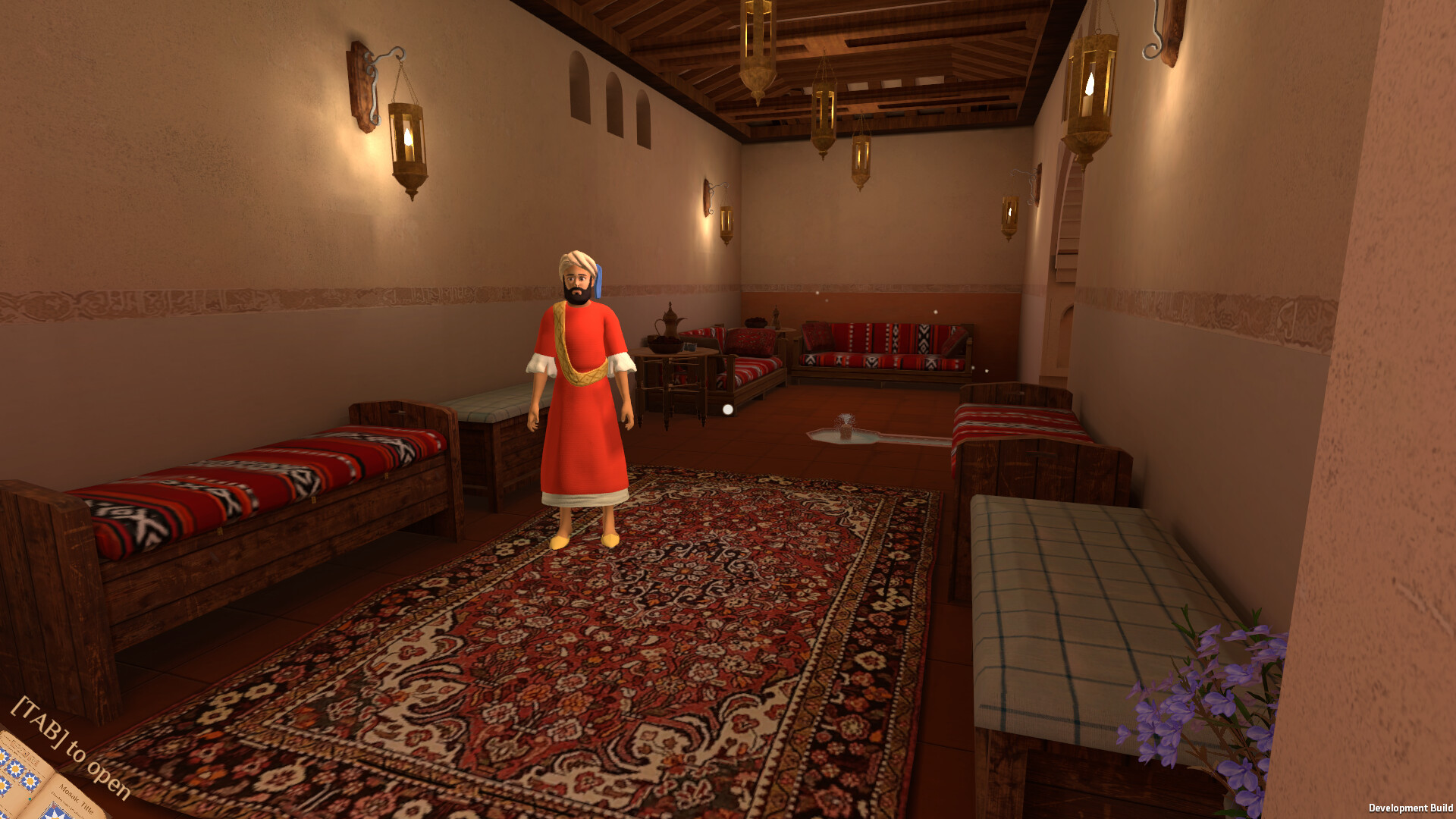Click the striped cushion bench on the left
Viewport: 1456px width, 819px height.
[250, 485]
